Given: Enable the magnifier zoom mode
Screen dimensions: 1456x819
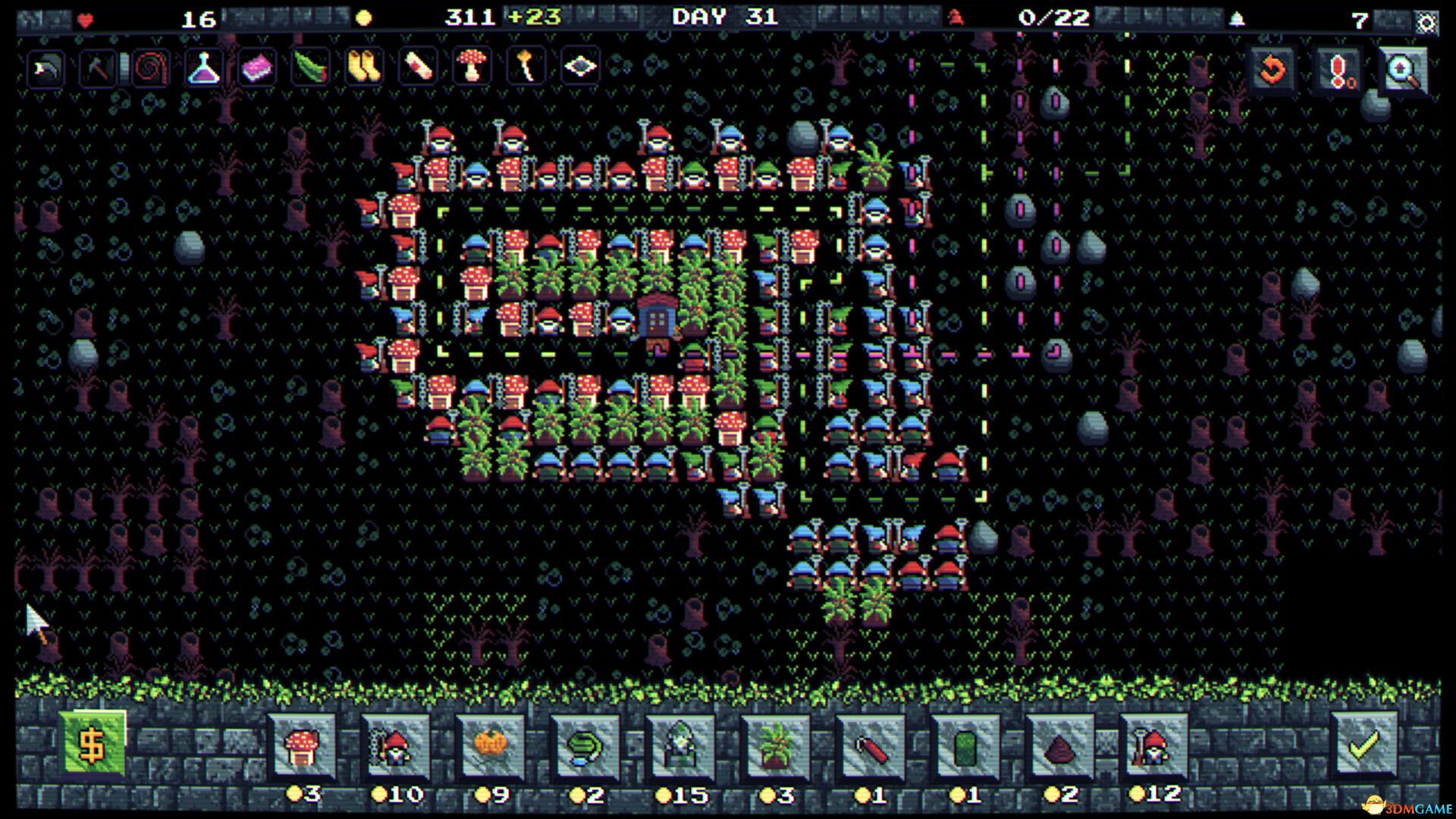Looking at the screenshot, I should pyautogui.click(x=1399, y=68).
